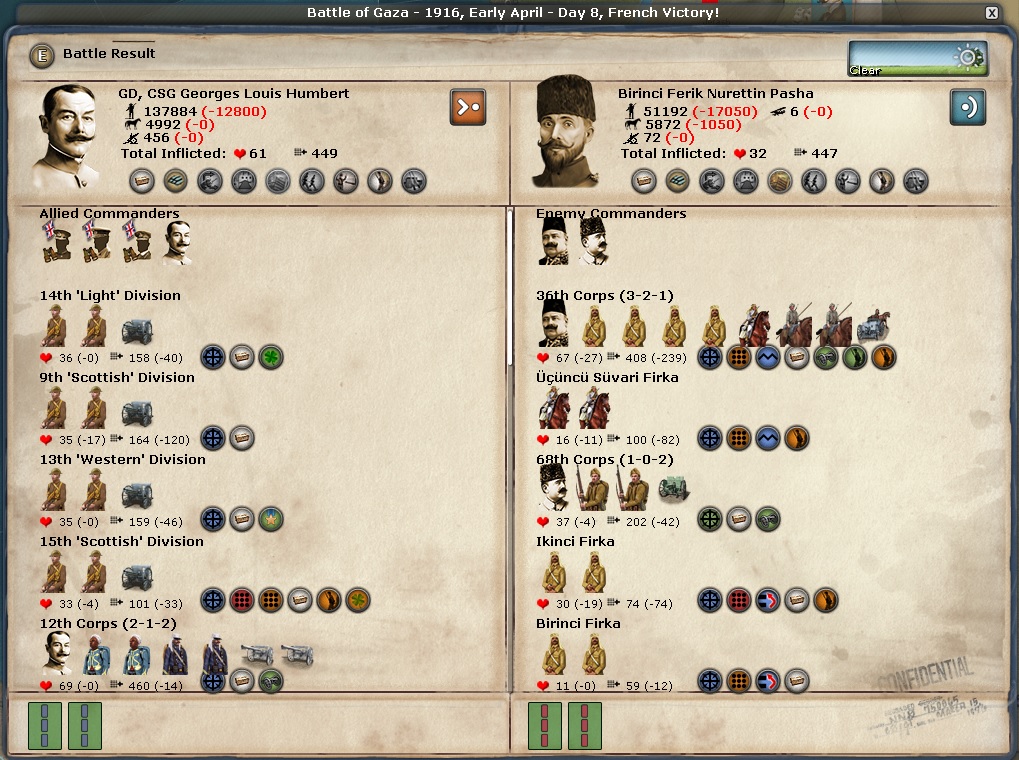
Task: Select Nurettin Pasha's portrait
Action: pyautogui.click(x=564, y=134)
